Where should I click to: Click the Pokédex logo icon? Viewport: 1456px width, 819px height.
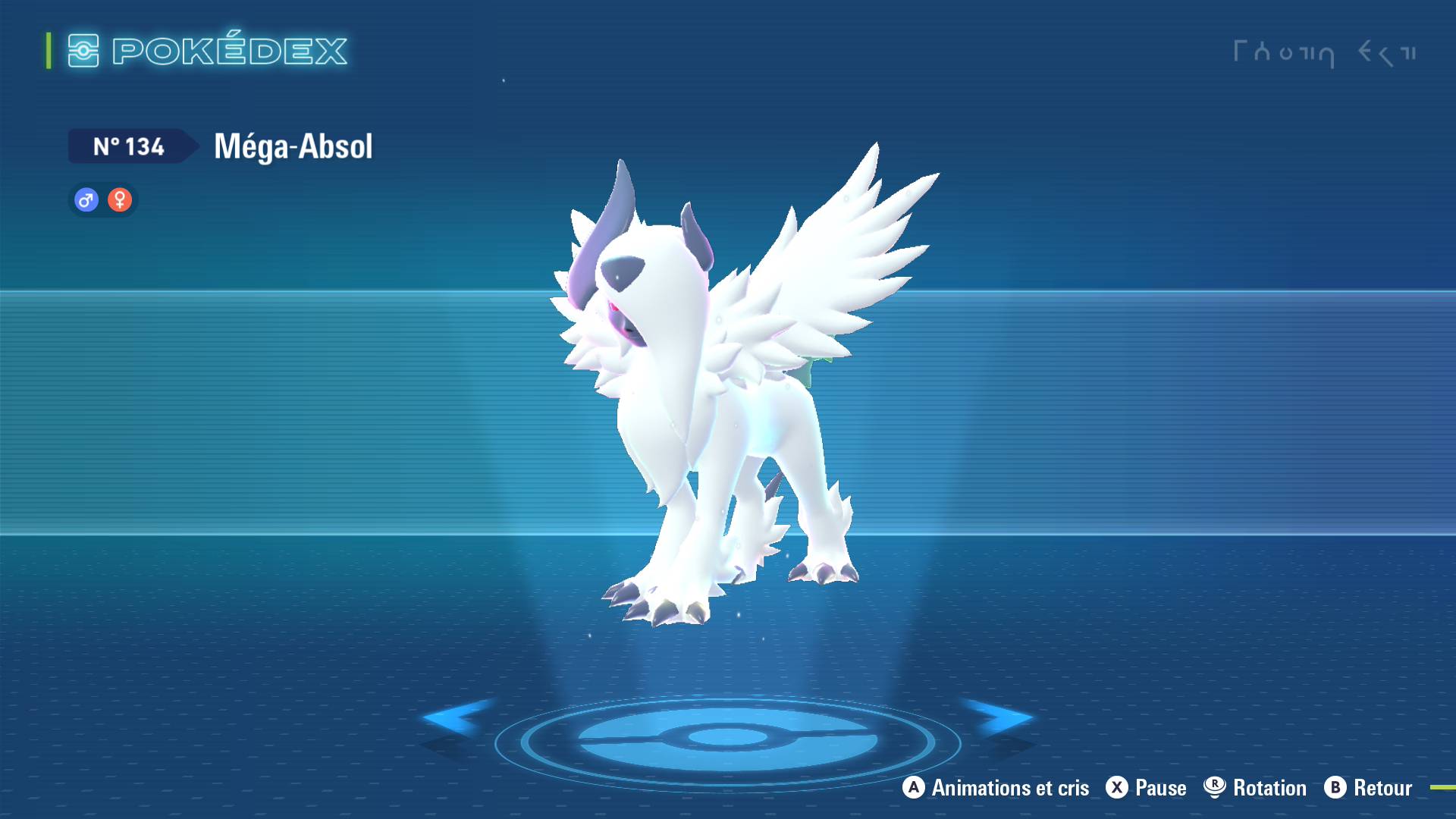pos(86,52)
